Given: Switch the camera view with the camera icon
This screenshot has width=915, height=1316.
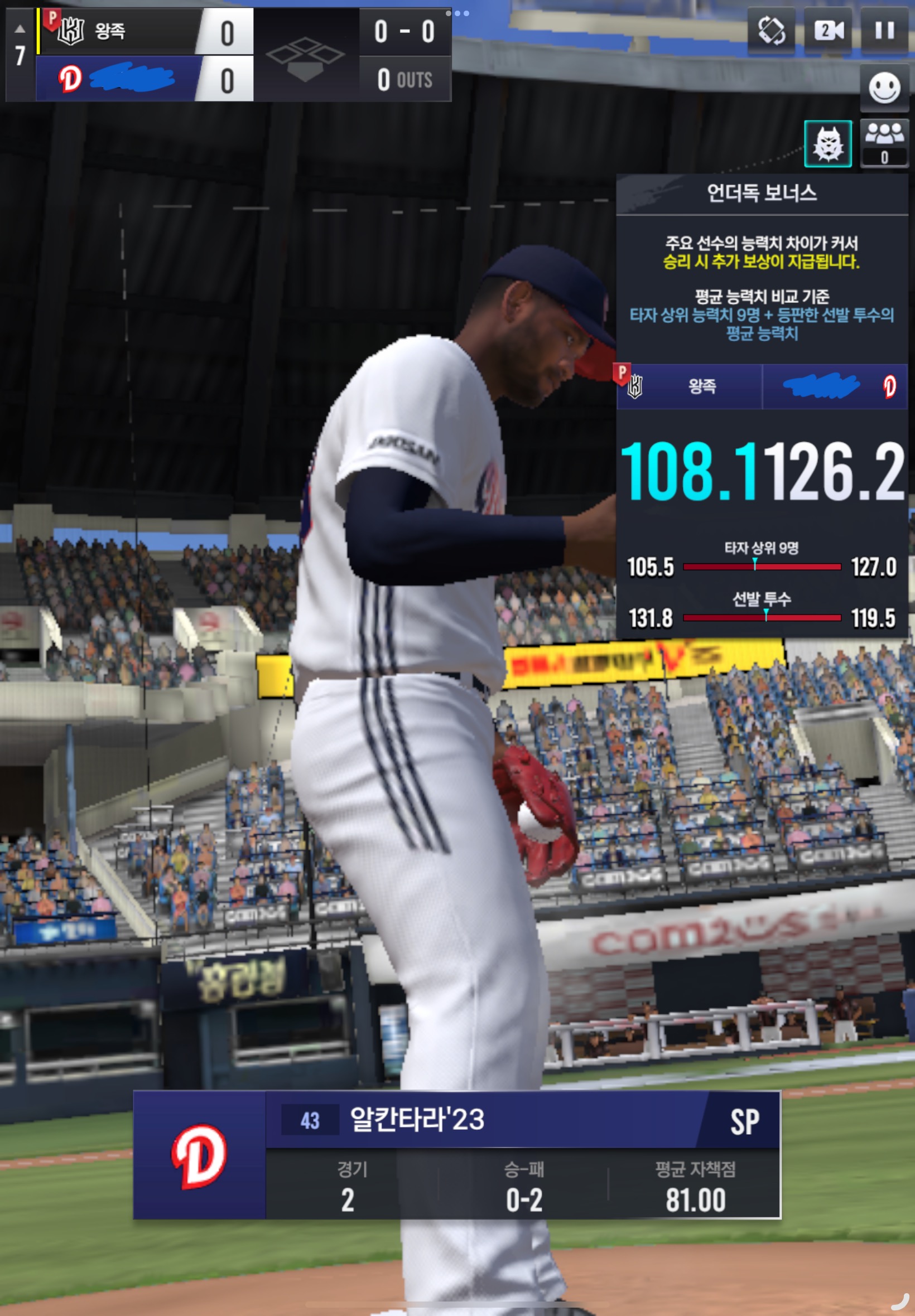Looking at the screenshot, I should (x=828, y=30).
